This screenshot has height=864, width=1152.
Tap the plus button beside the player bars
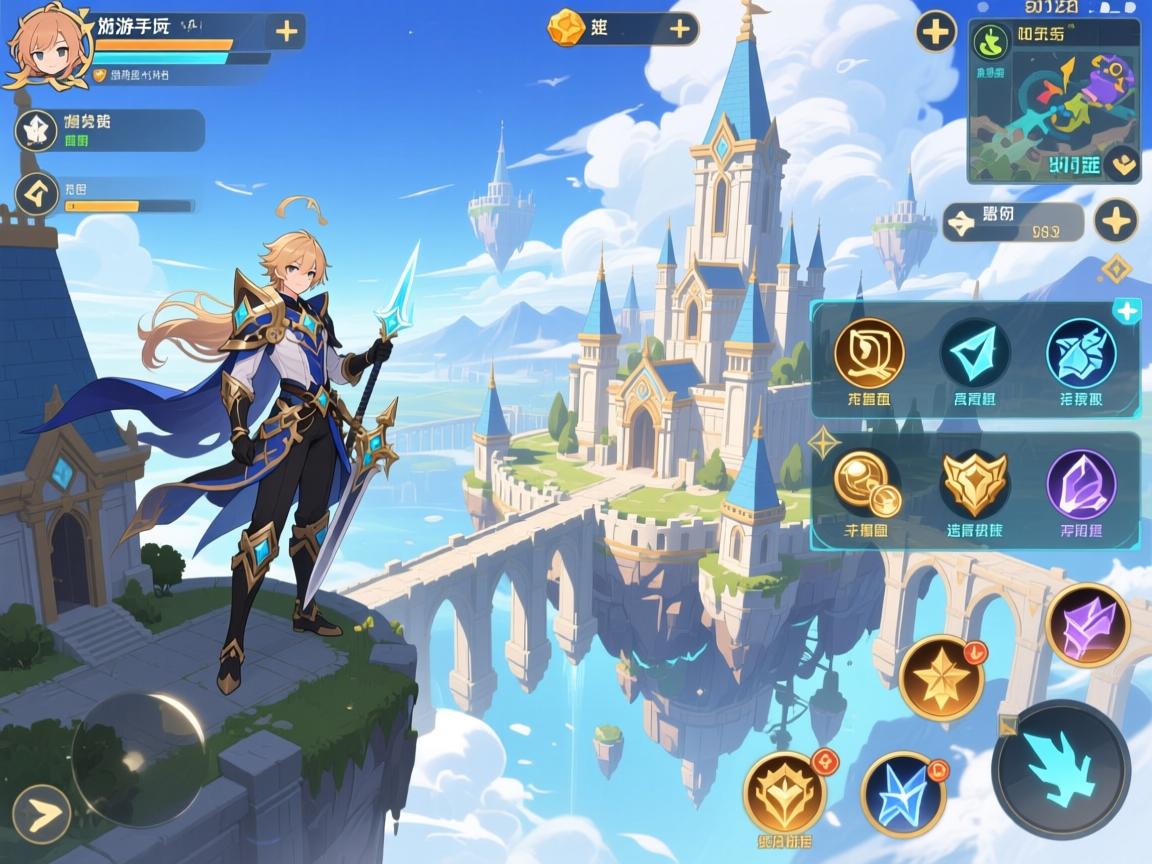(x=286, y=31)
